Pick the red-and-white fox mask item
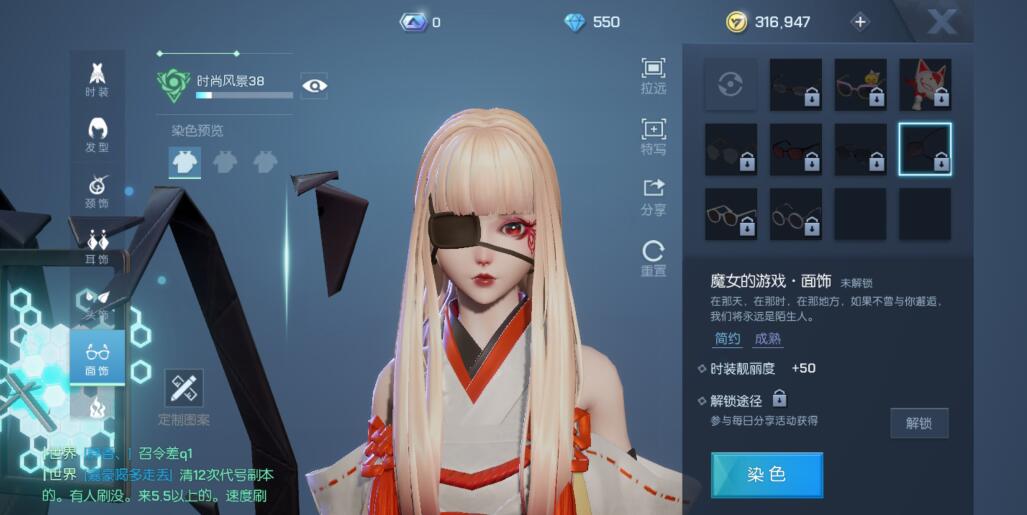1027x515 pixels. (925, 84)
